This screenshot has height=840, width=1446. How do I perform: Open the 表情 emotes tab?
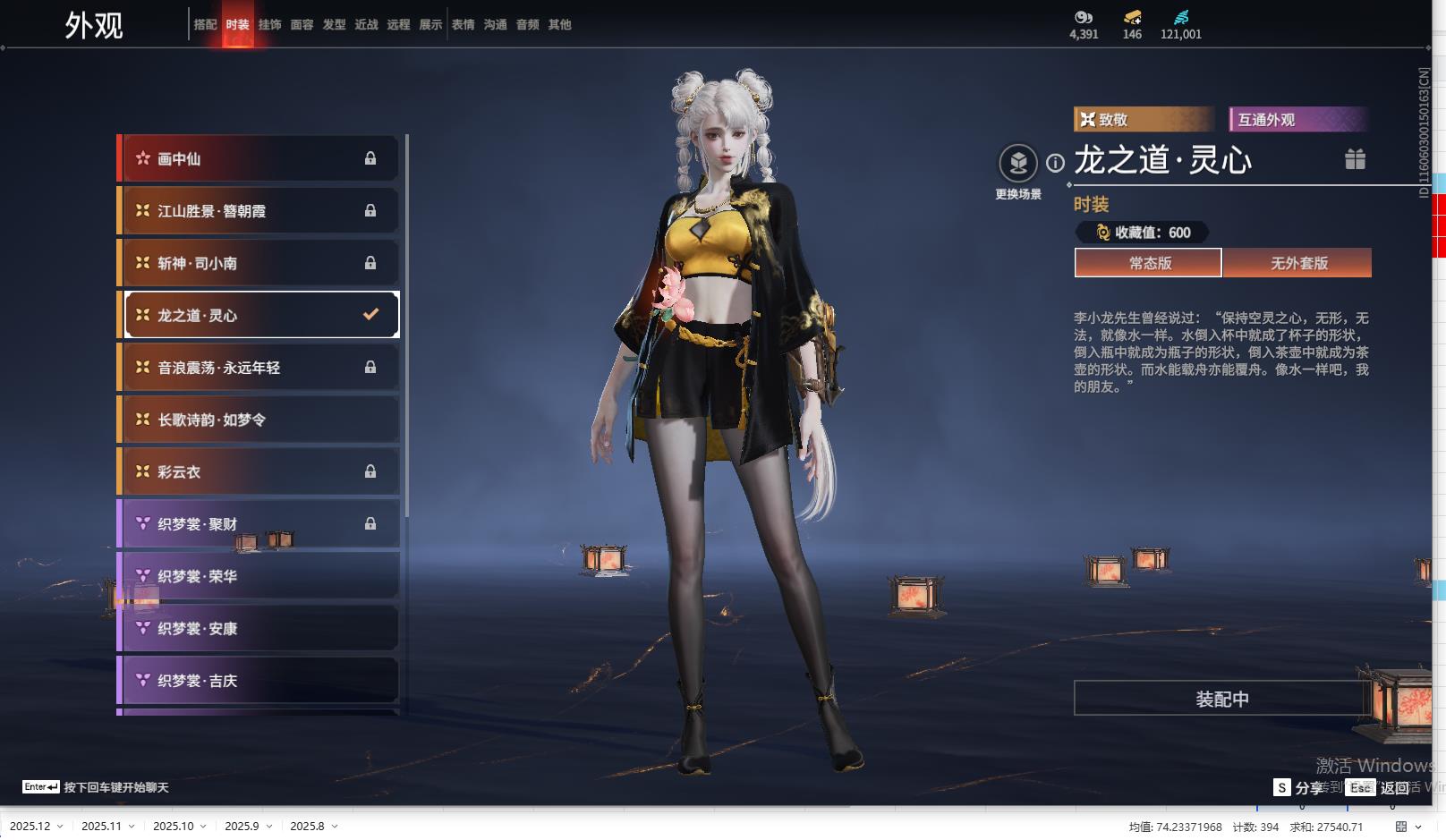[x=463, y=25]
